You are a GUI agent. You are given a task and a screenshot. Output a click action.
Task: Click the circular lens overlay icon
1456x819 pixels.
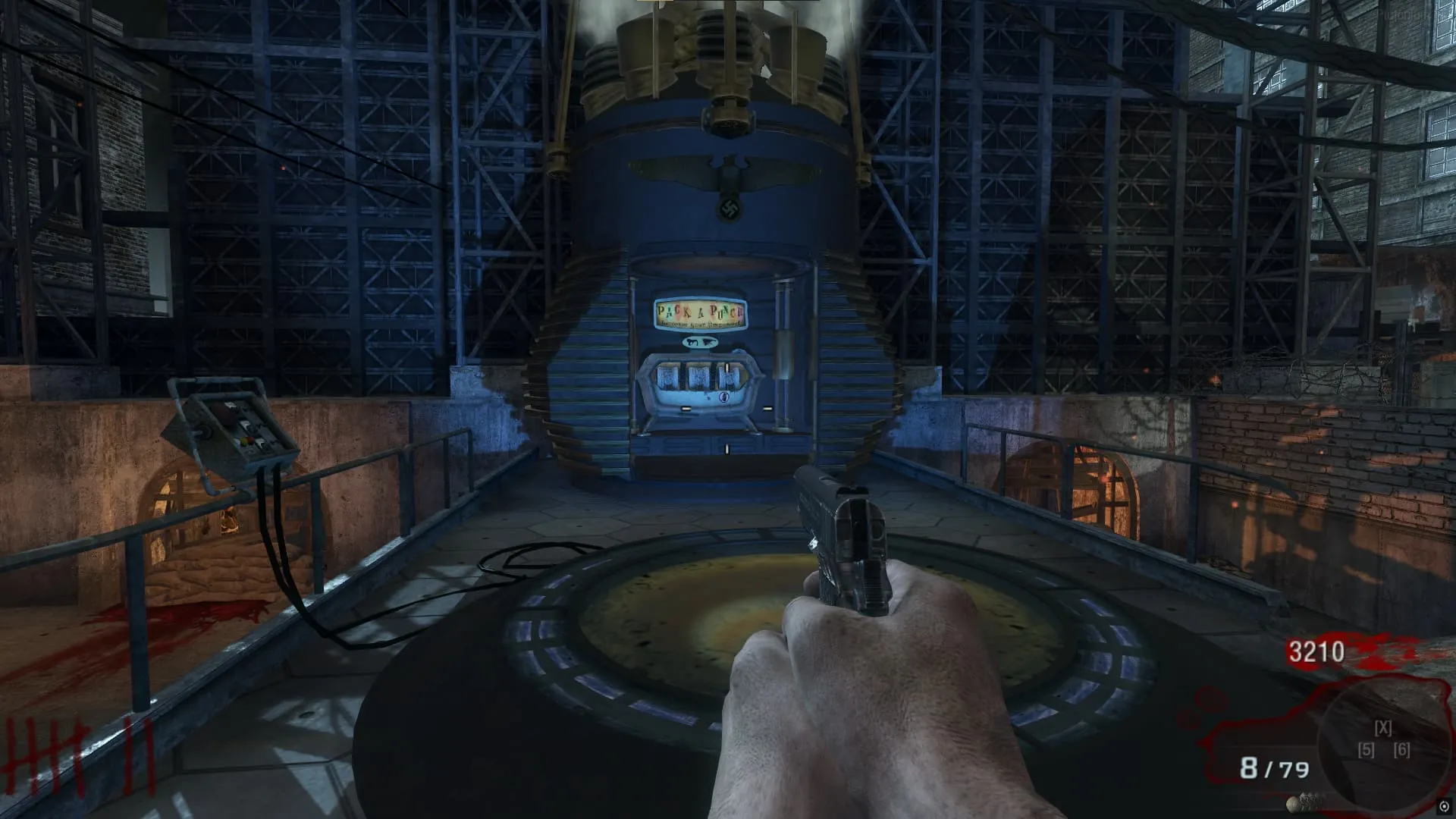[1444, 806]
